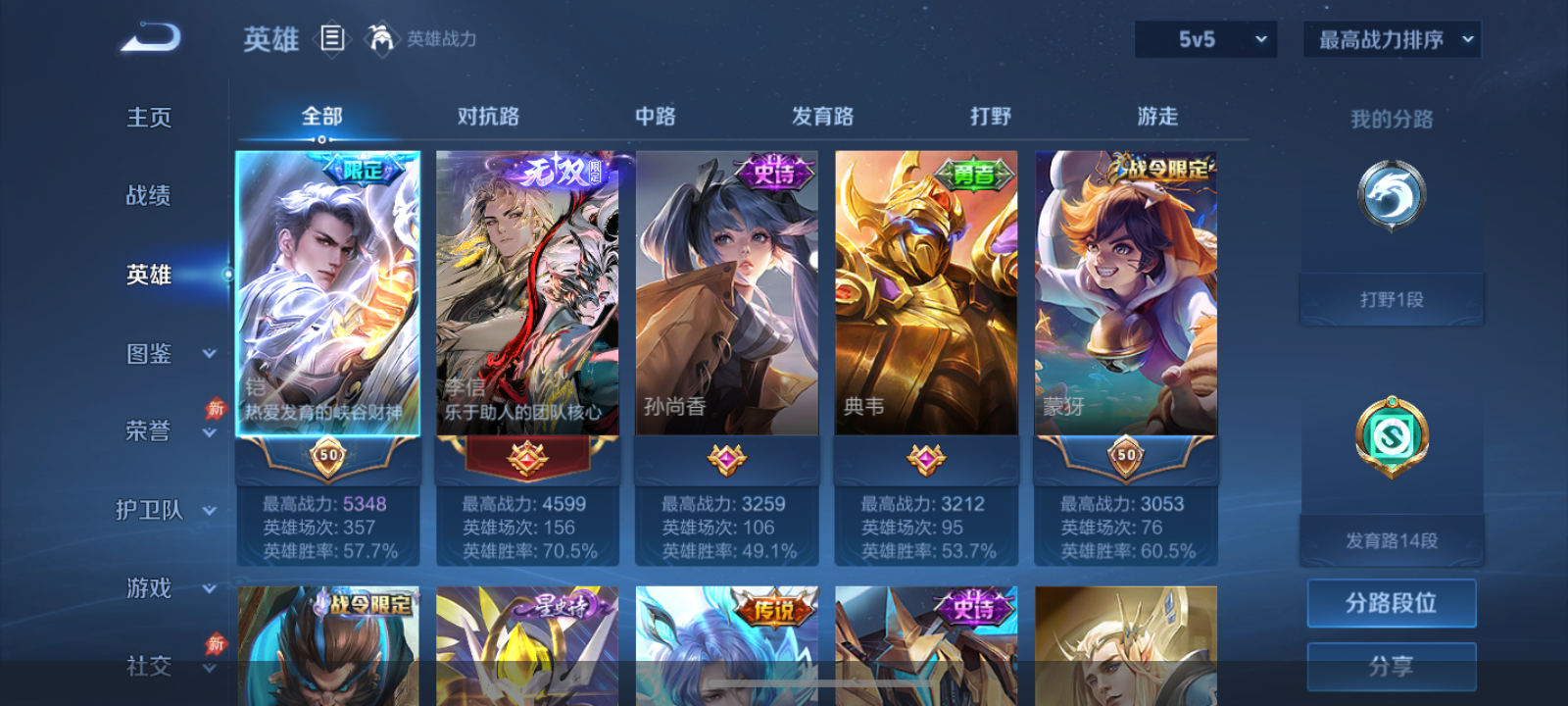Tap the red mastery emblem on 李信's card
The height and width of the screenshot is (706, 1568).
point(528,455)
